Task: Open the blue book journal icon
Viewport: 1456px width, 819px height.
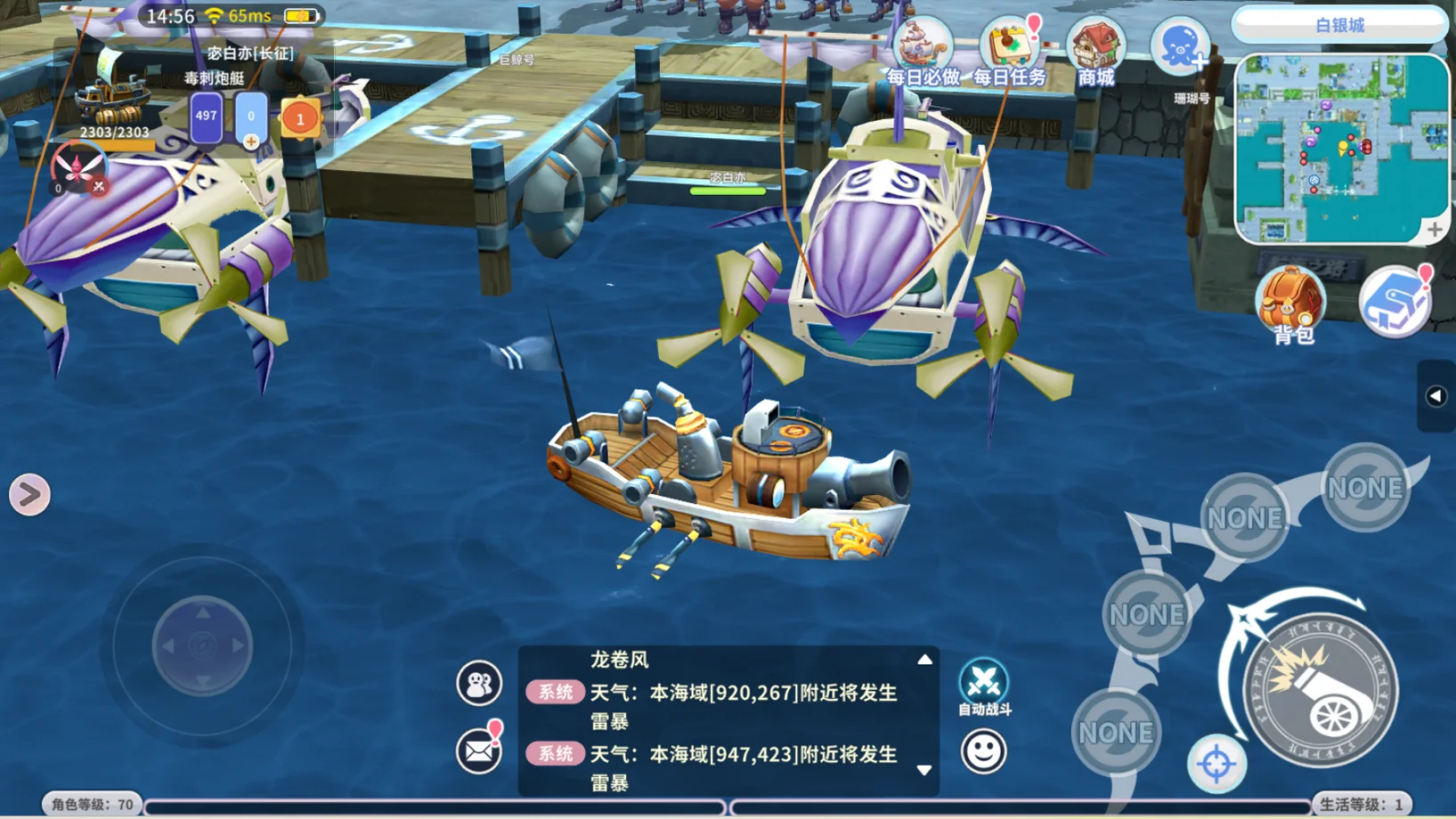Action: 1395,301
